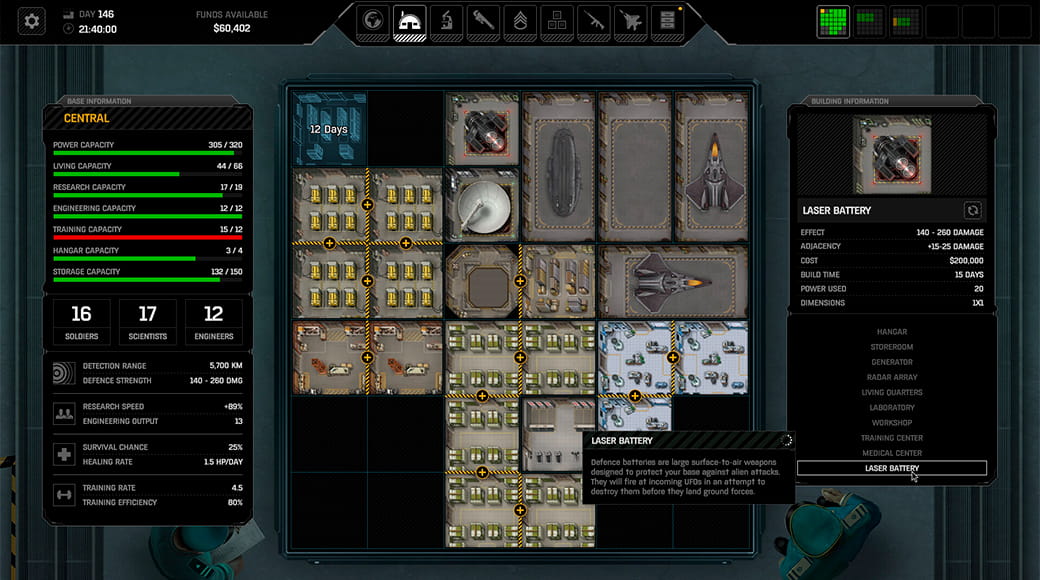Choose Laboratory from the building list

[891, 407]
